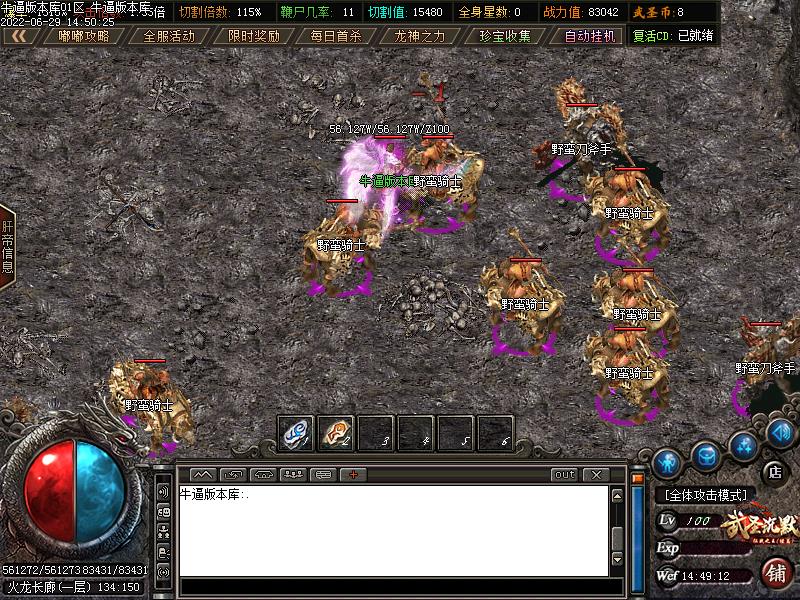800x600 pixels.
Task: Open the 珍宝收集 treasure collection menu
Action: (x=504, y=36)
